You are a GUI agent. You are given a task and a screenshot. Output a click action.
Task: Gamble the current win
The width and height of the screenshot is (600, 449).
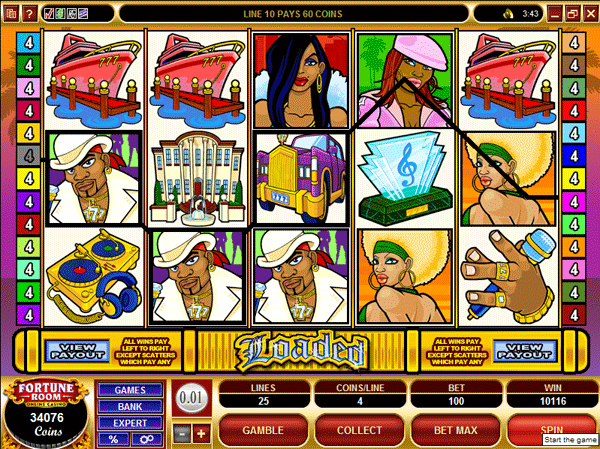pyautogui.click(x=263, y=429)
